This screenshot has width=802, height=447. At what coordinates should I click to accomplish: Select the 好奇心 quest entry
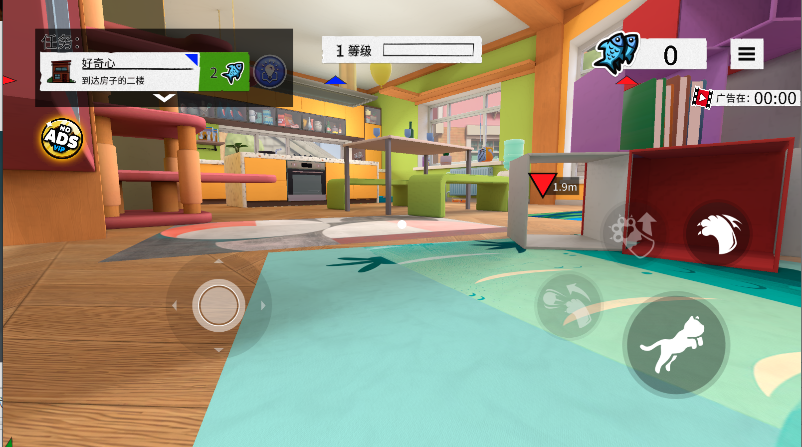coord(120,70)
